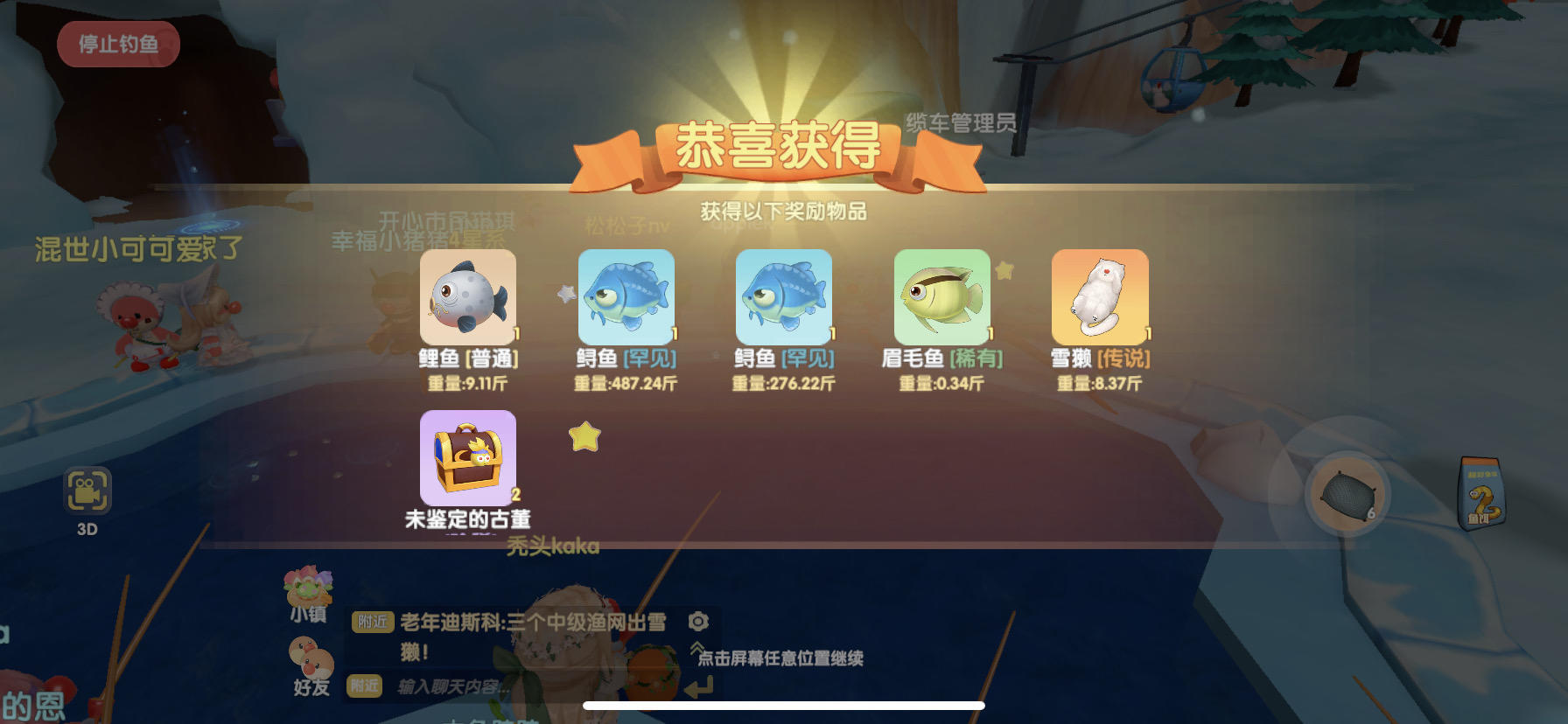Image resolution: width=1568 pixels, height=724 pixels.
Task: Inspect the 眉毛鱼 [稀有] fish reward
Action: (x=942, y=298)
